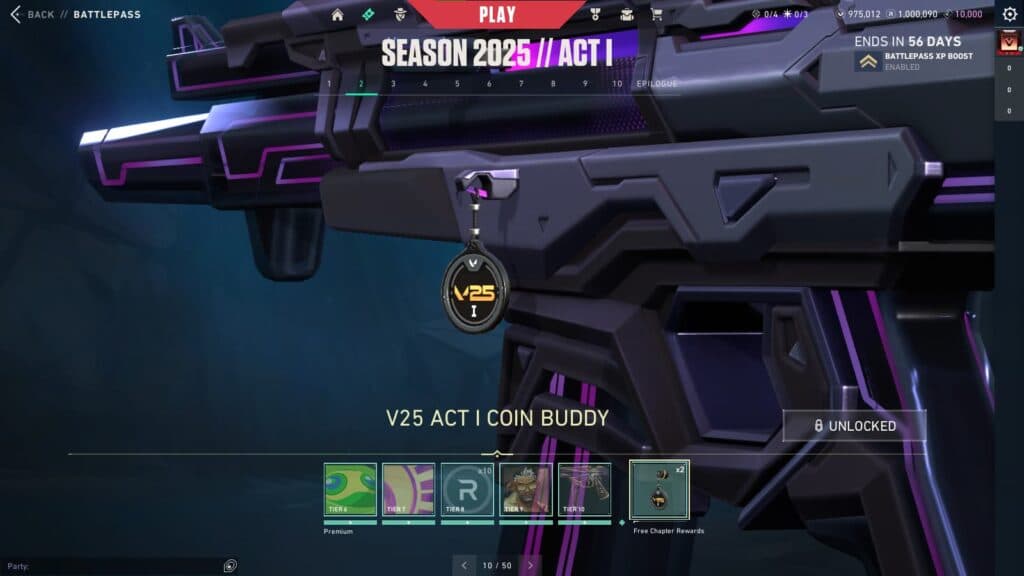
Task: Click the Unlocked button
Action: (854, 426)
